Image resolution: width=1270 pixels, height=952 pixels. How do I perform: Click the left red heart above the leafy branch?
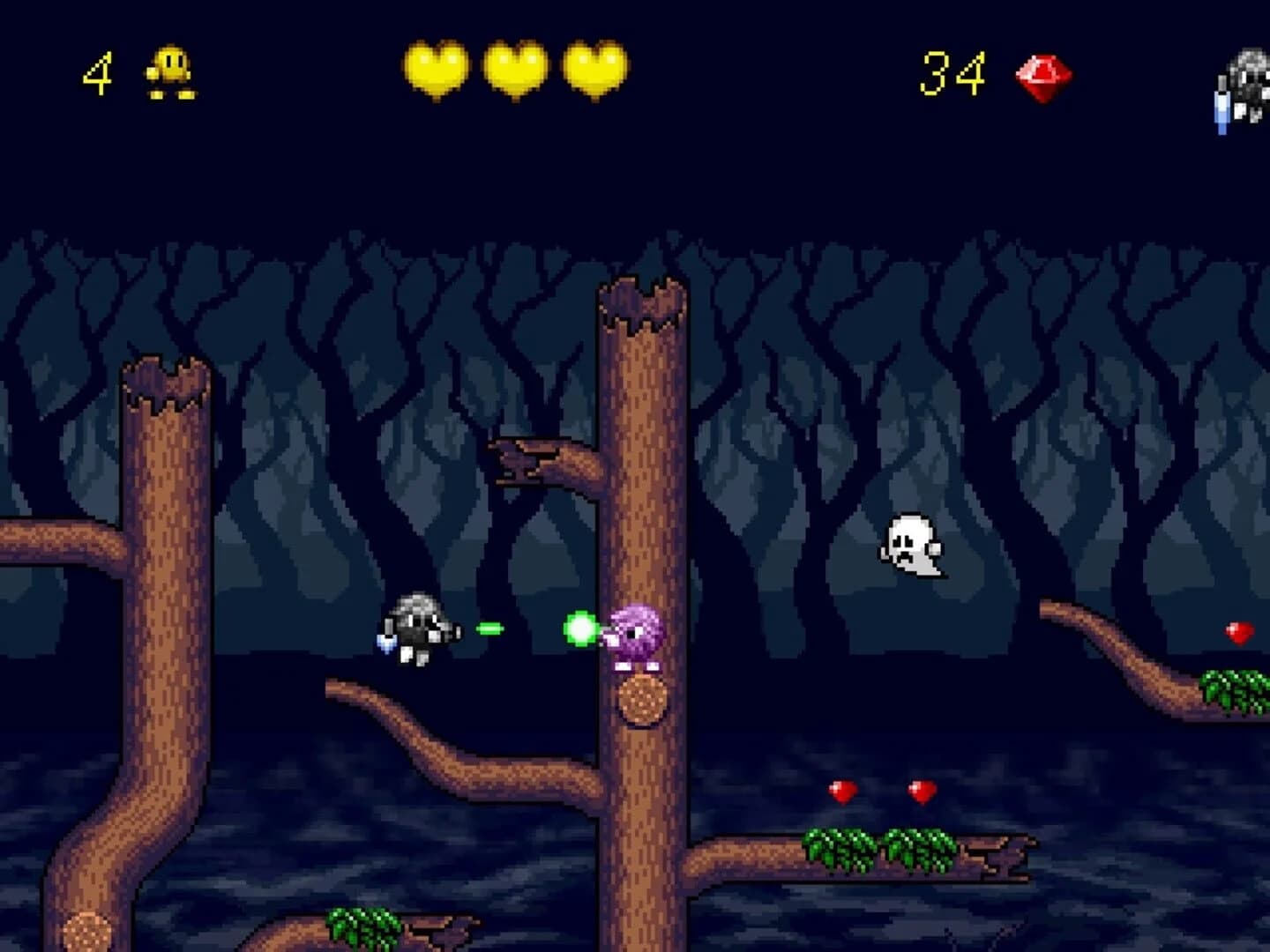[841, 789]
